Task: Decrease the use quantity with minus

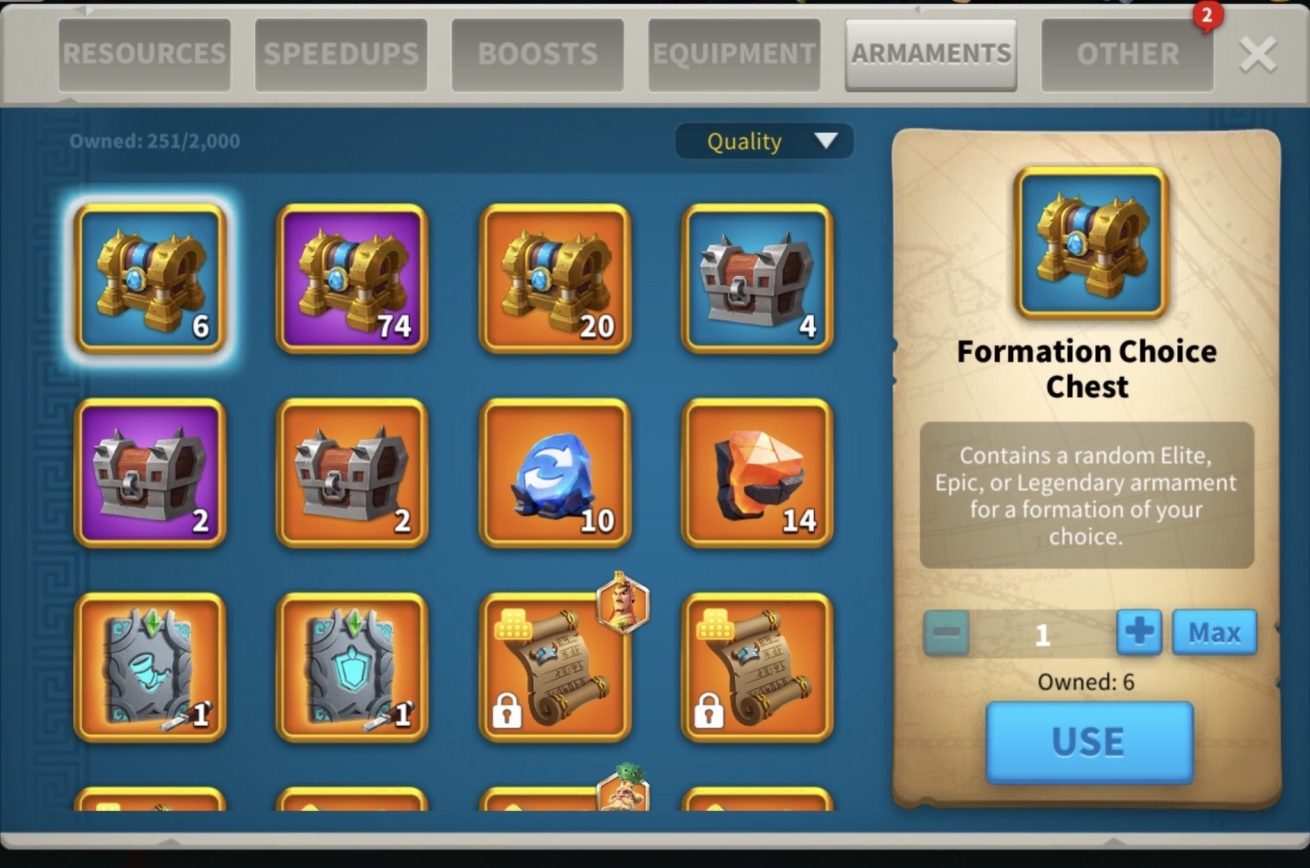Action: point(946,633)
